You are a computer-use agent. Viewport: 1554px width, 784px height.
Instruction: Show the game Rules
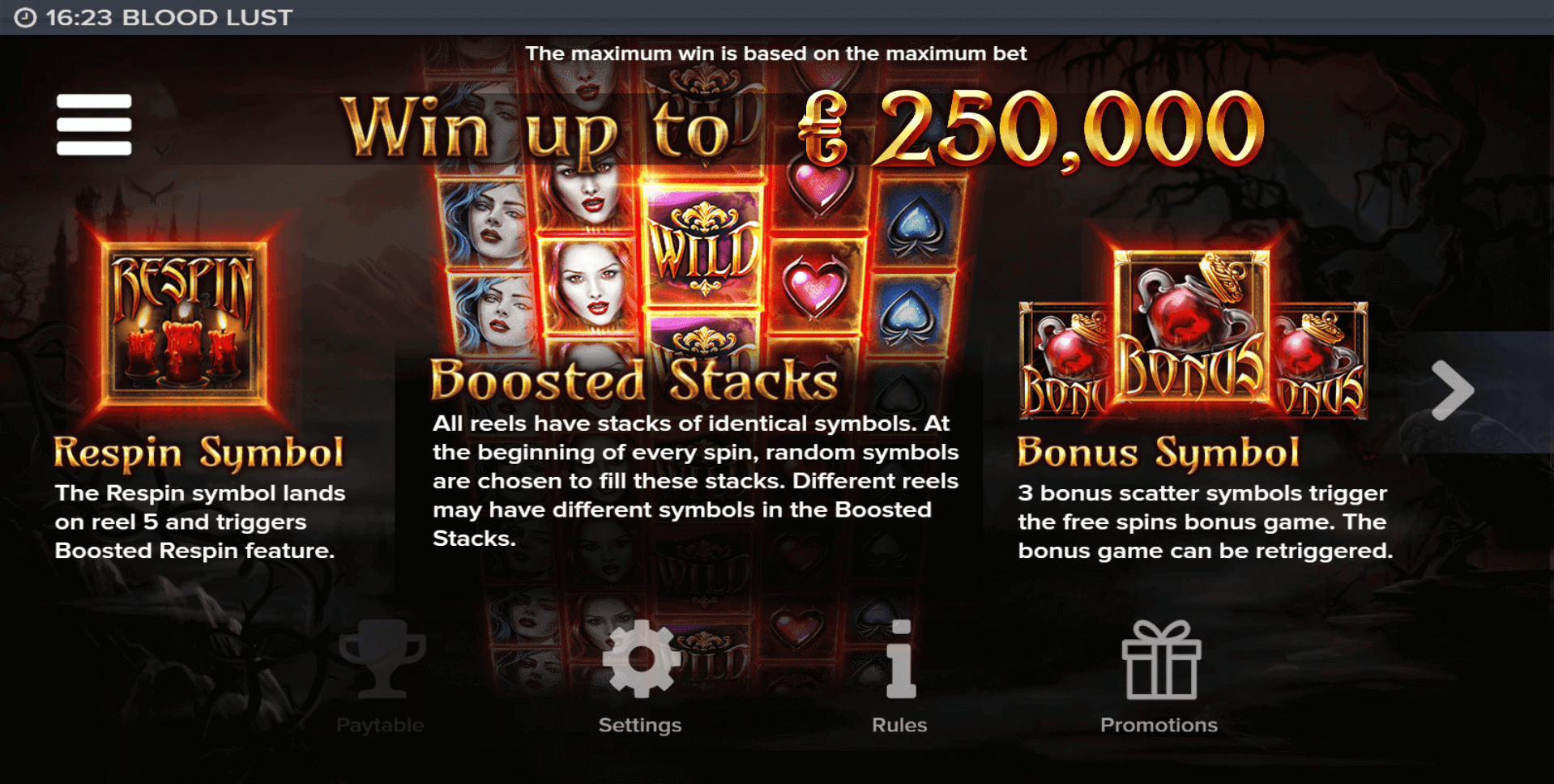(x=899, y=660)
